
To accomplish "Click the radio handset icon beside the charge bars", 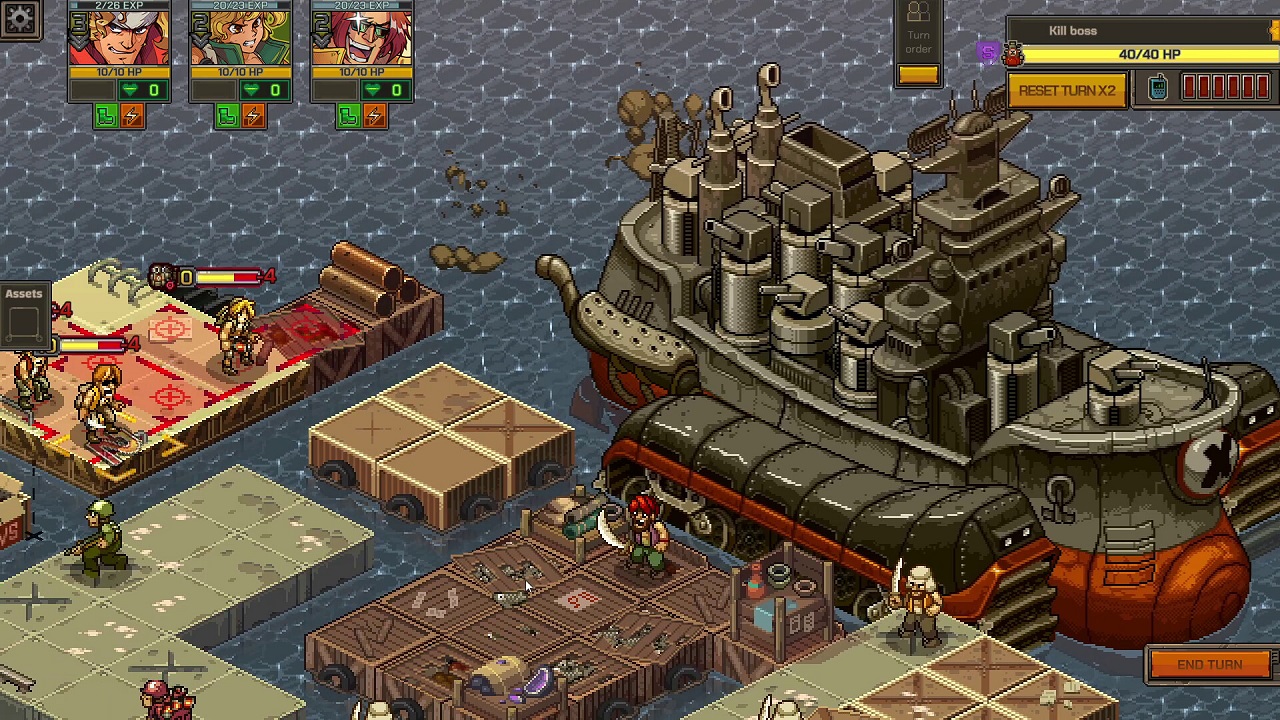I will [1158, 88].
